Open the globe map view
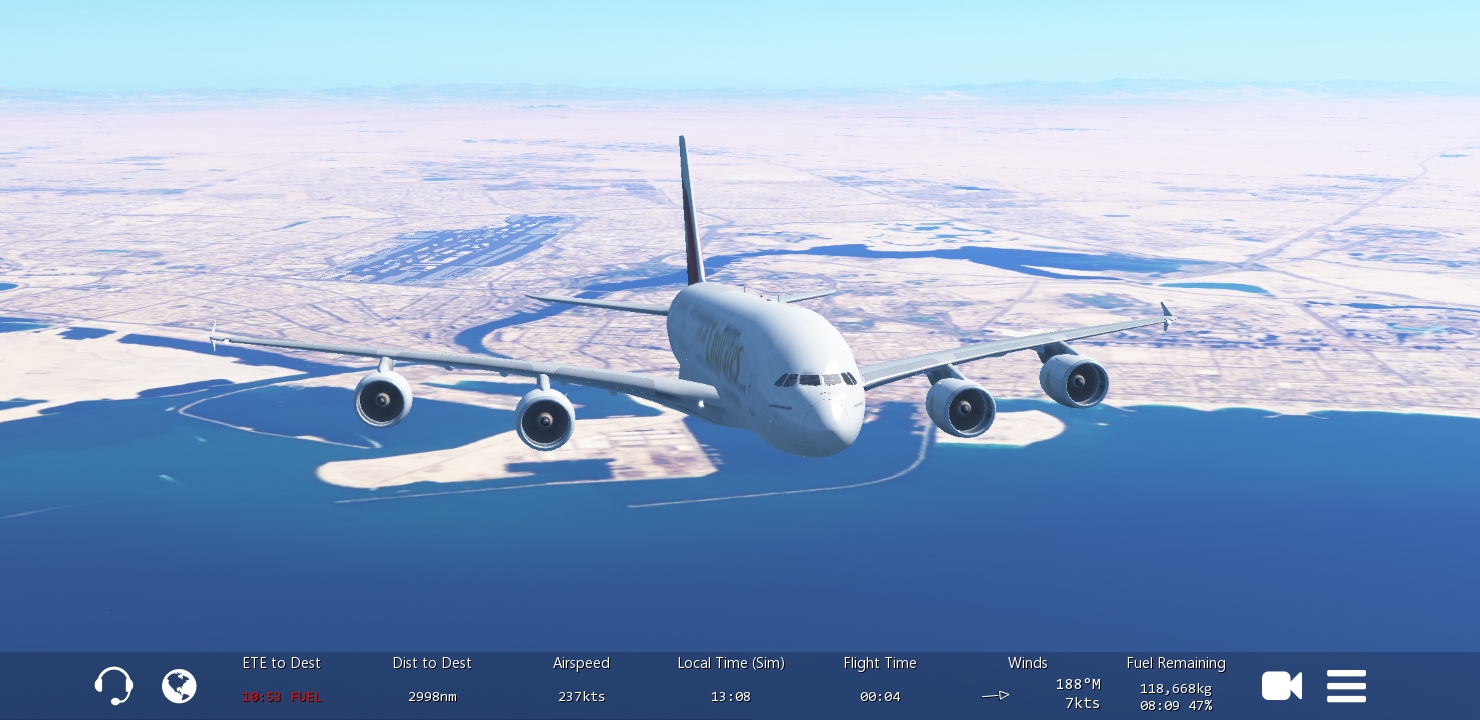The width and height of the screenshot is (1480, 720). (179, 686)
